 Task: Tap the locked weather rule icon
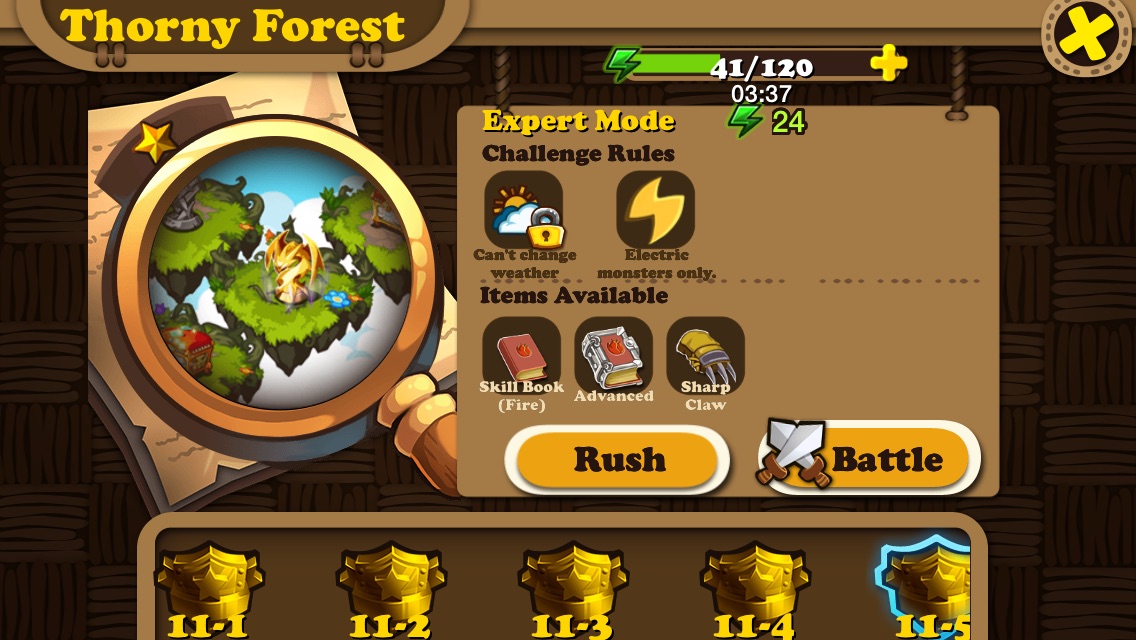524,210
